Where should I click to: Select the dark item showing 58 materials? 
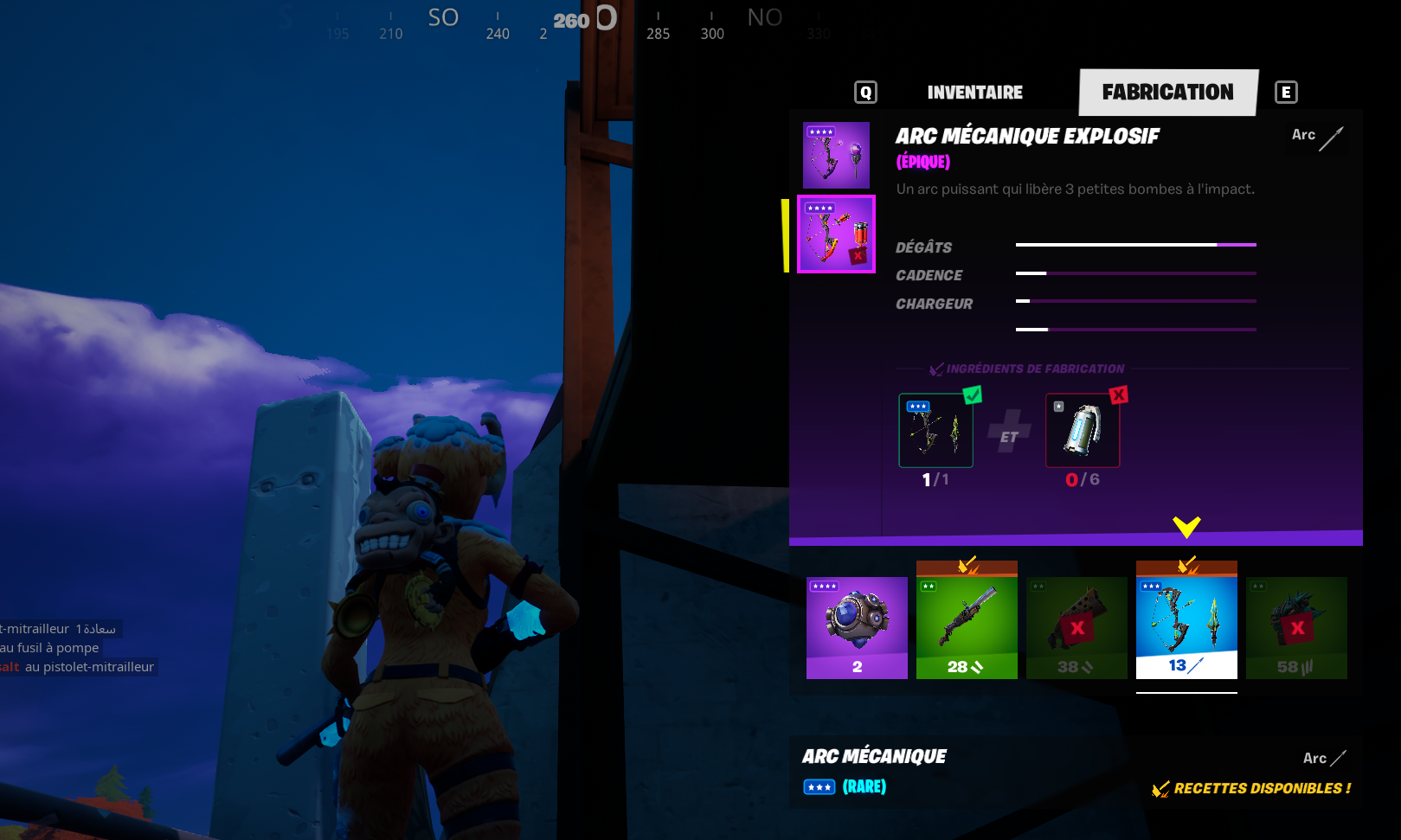point(1295,625)
